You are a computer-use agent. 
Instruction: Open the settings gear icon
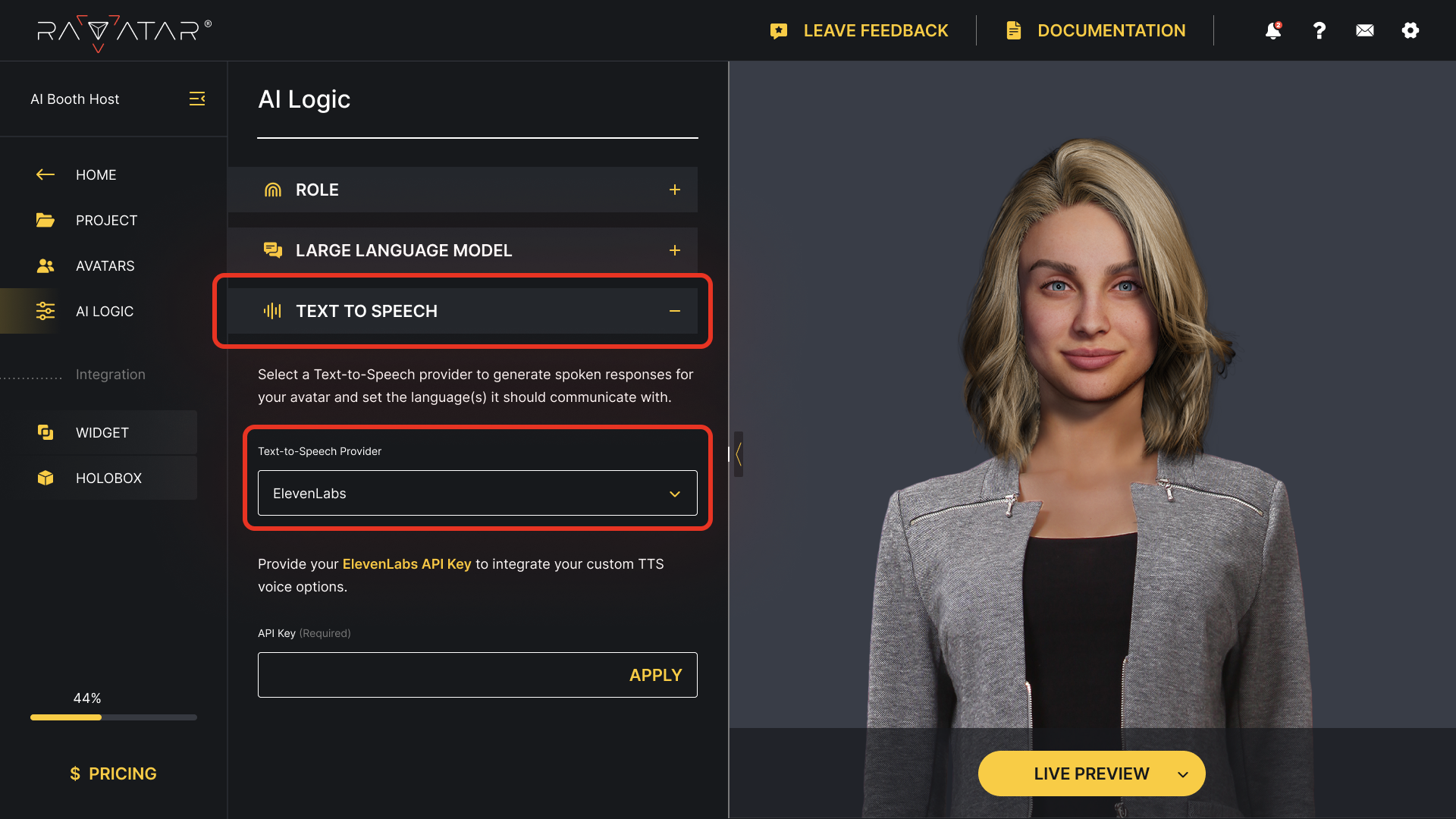pyautogui.click(x=1410, y=30)
